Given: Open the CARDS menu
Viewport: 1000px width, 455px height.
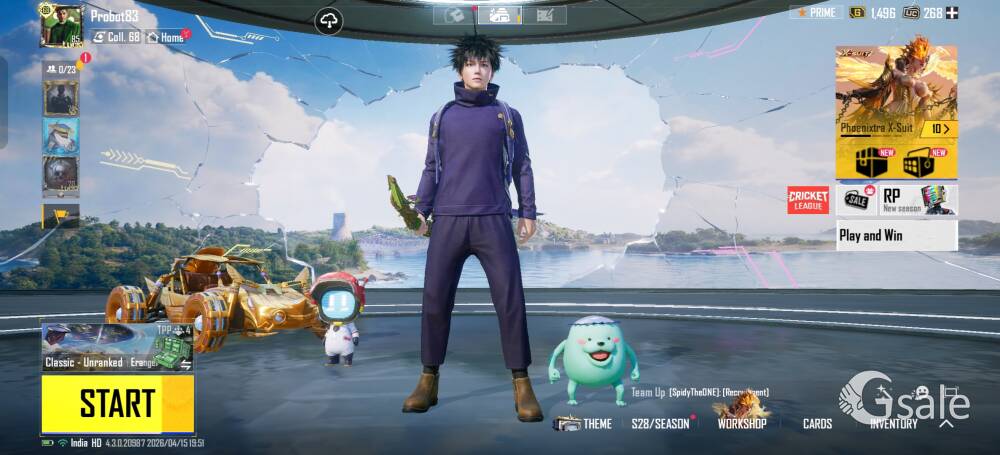Looking at the screenshot, I should 817,424.
